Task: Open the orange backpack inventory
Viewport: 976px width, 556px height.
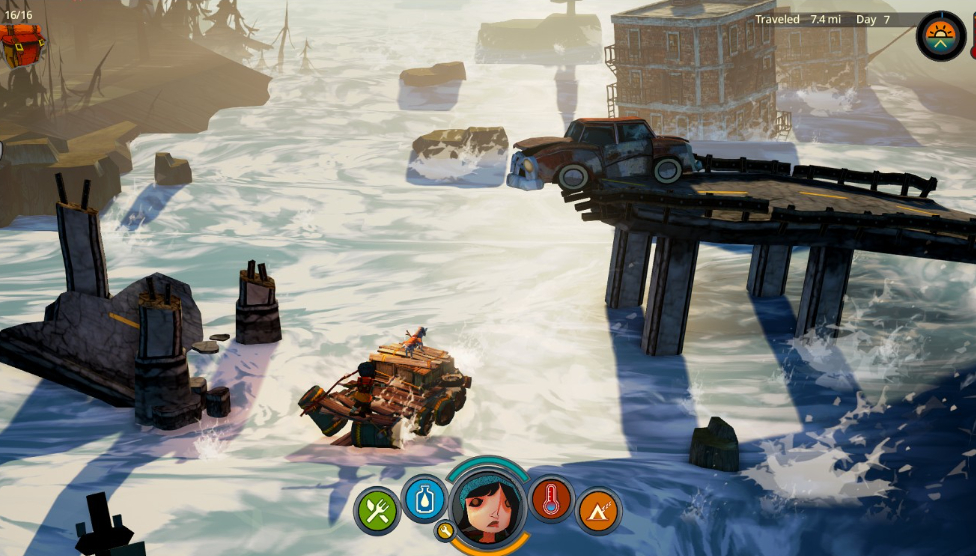Action: (21, 43)
